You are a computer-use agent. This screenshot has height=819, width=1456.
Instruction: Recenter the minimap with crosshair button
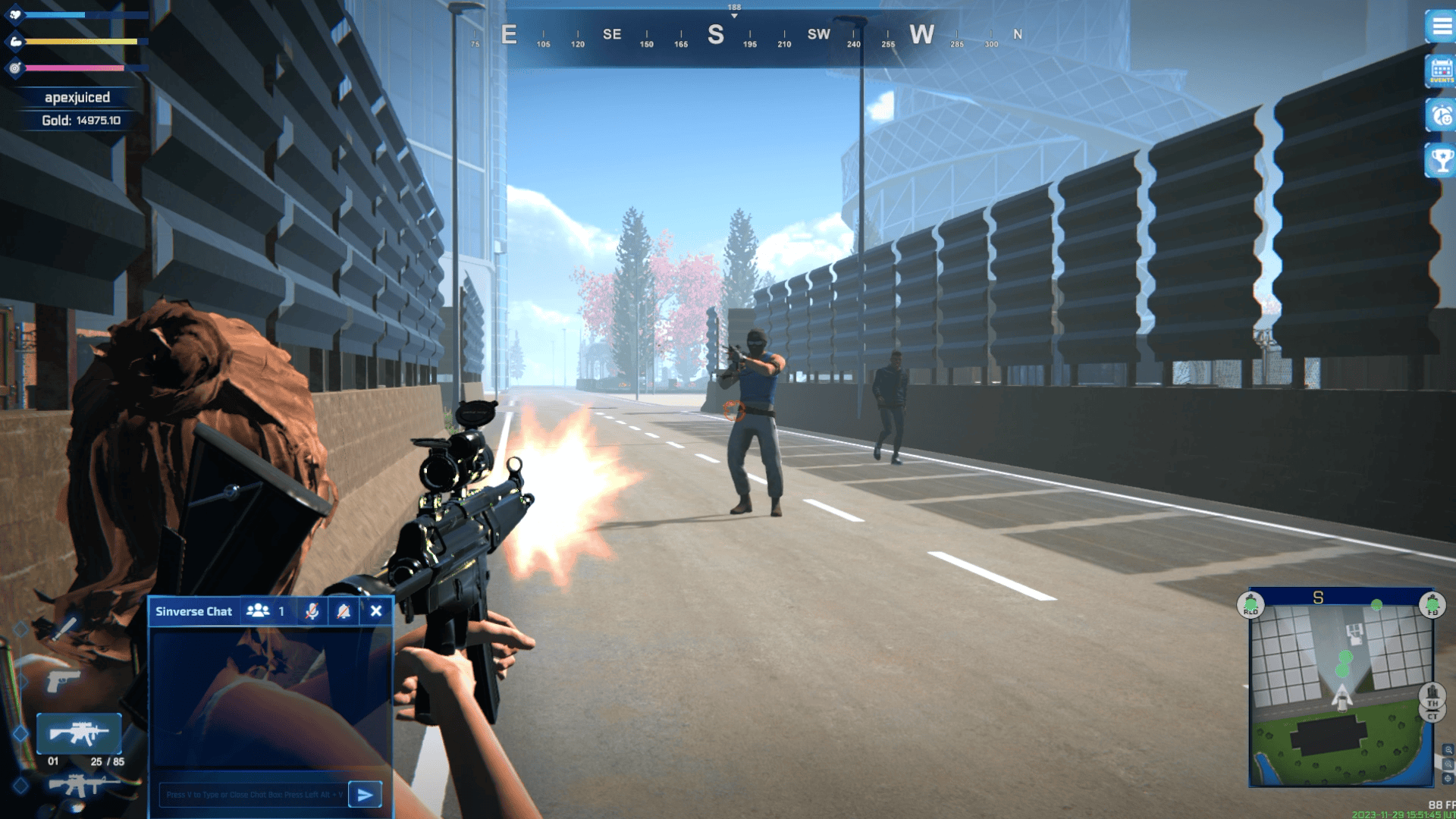pos(1448,779)
